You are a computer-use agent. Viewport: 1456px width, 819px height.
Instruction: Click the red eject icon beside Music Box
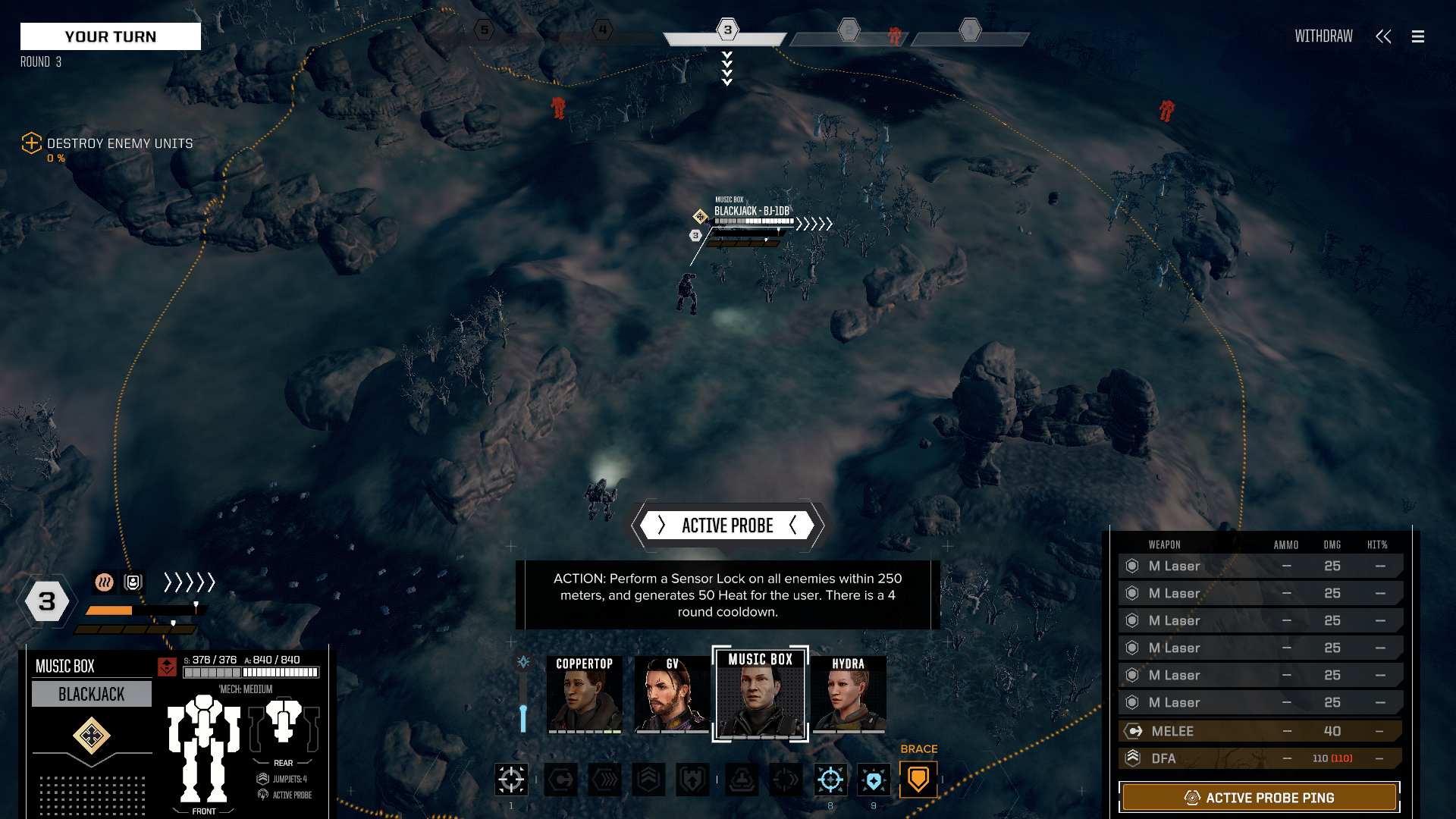point(167,667)
